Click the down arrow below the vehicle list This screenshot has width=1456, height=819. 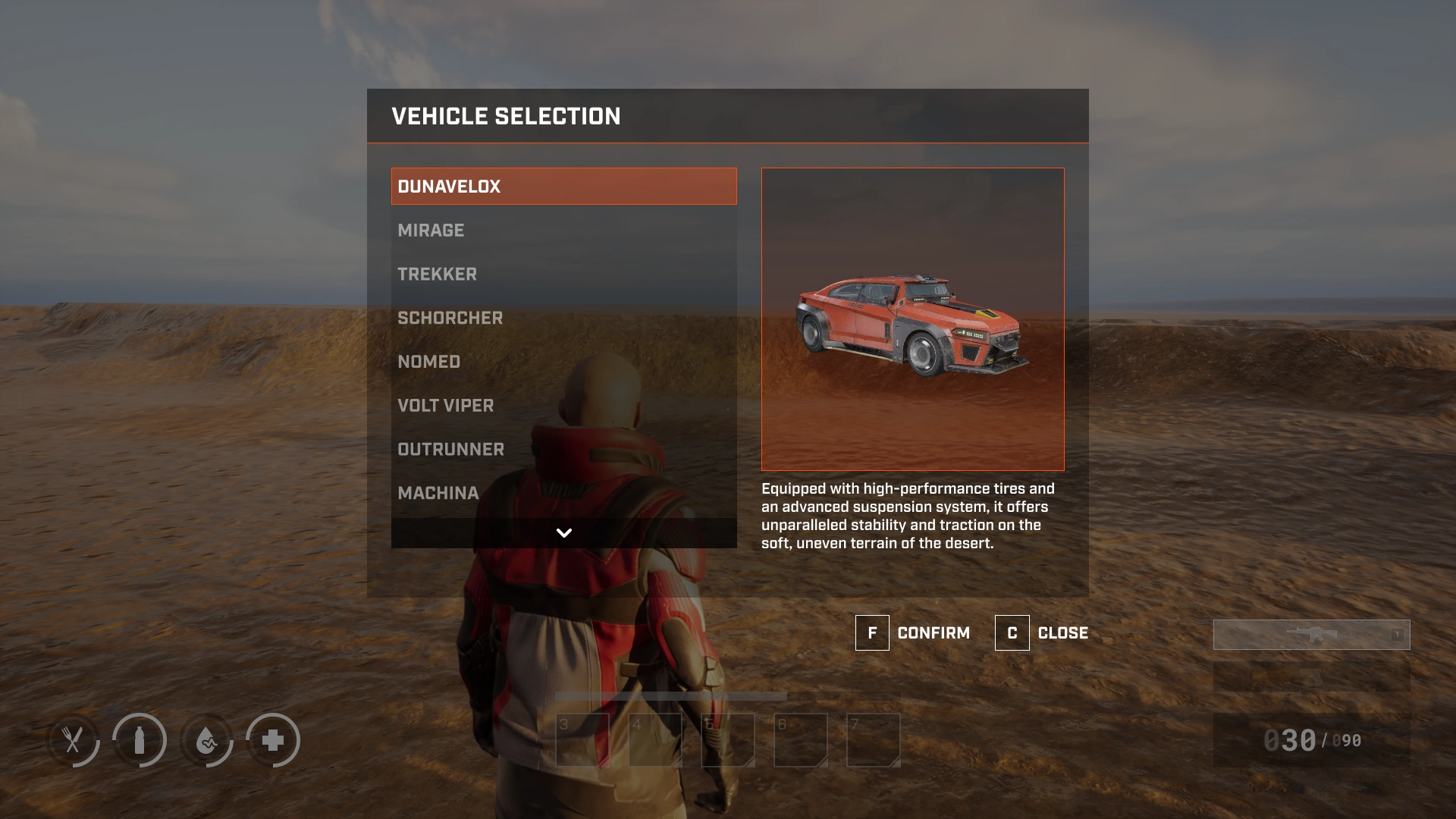tap(563, 533)
